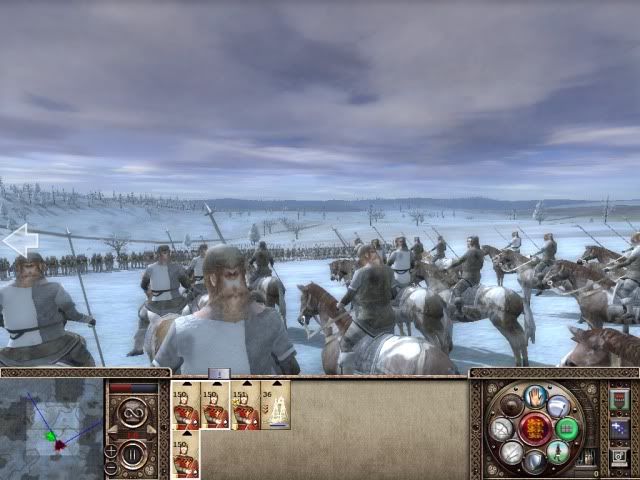The width and height of the screenshot is (640, 480).
Task: Click the crossed arrows circle order icon
Action: (503, 429)
